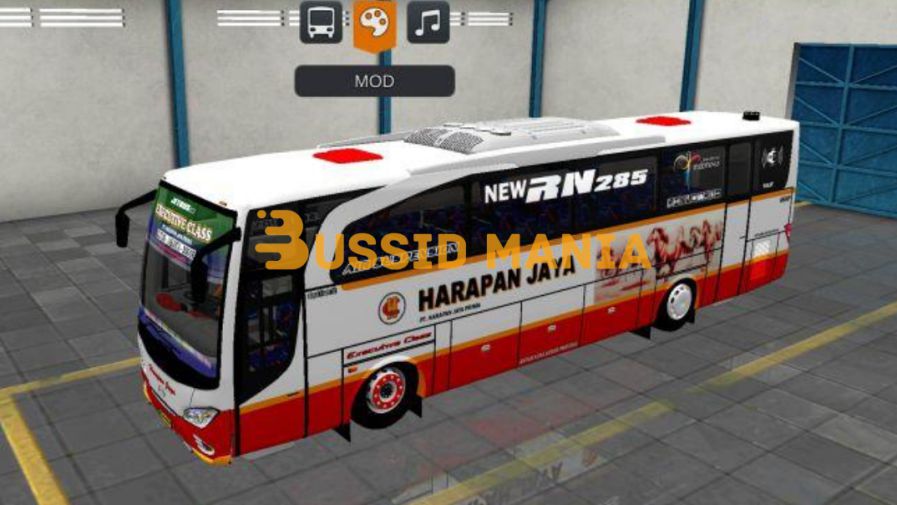Open the music note horn tab
The image size is (897, 505).
tap(428, 22)
